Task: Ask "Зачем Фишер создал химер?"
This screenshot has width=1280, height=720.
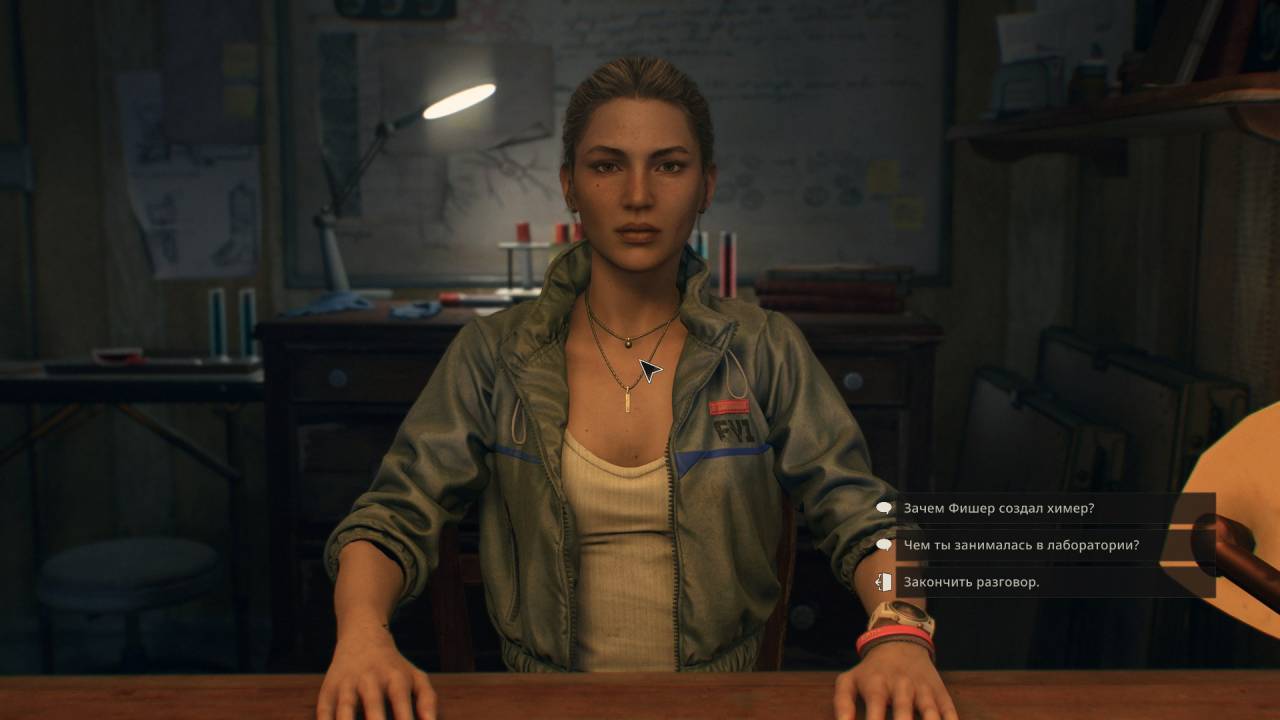Action: click(998, 508)
